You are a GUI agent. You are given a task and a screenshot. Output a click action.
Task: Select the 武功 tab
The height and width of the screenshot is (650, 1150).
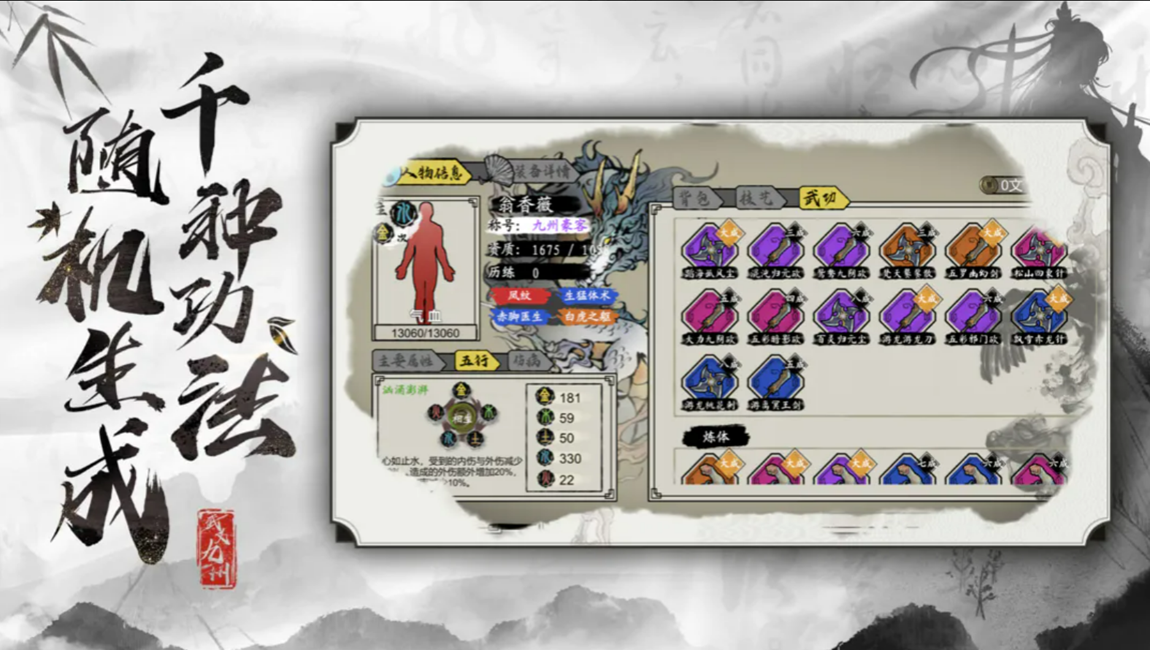(823, 198)
